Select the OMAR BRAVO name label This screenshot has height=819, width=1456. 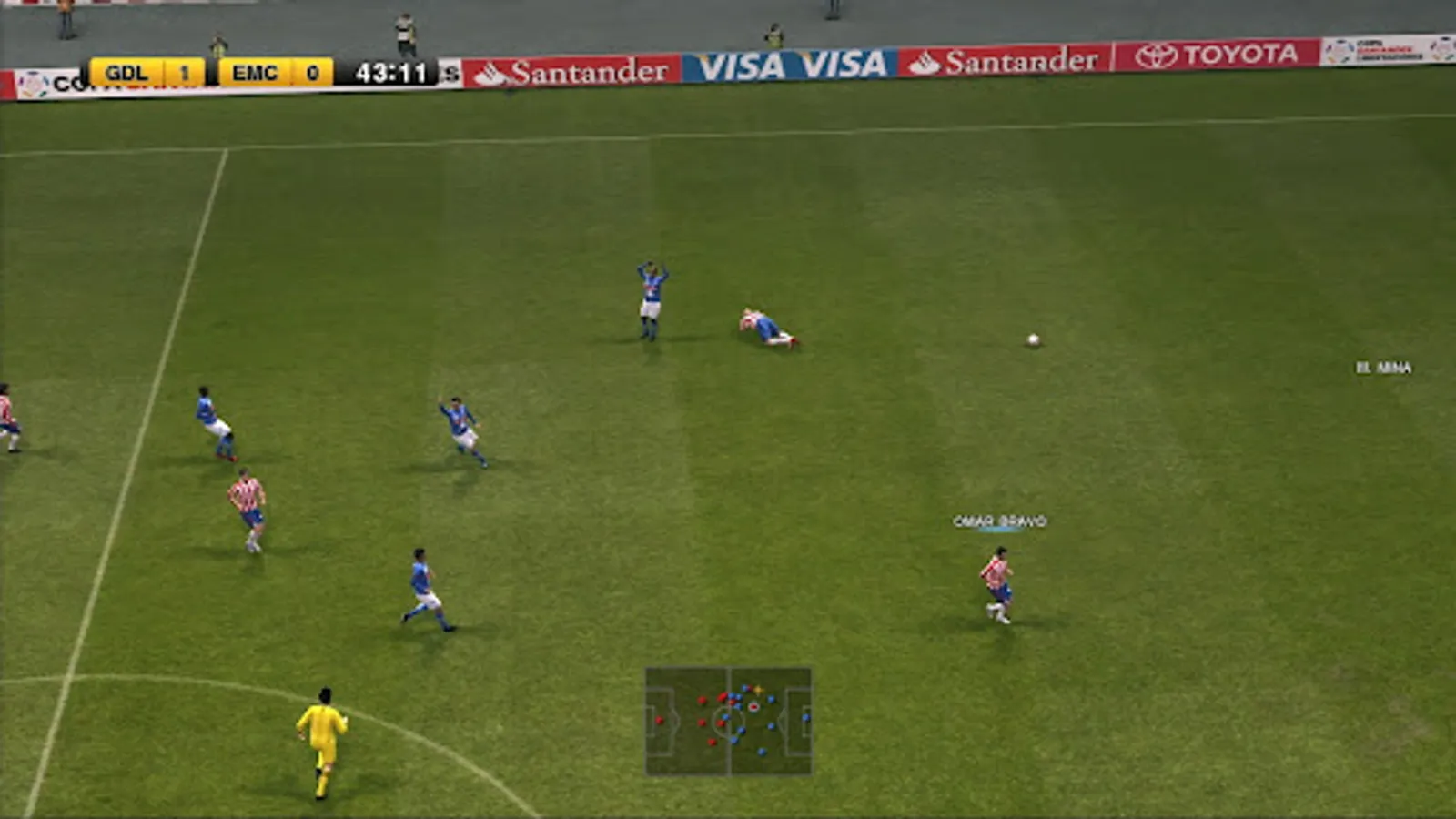[x=999, y=521]
